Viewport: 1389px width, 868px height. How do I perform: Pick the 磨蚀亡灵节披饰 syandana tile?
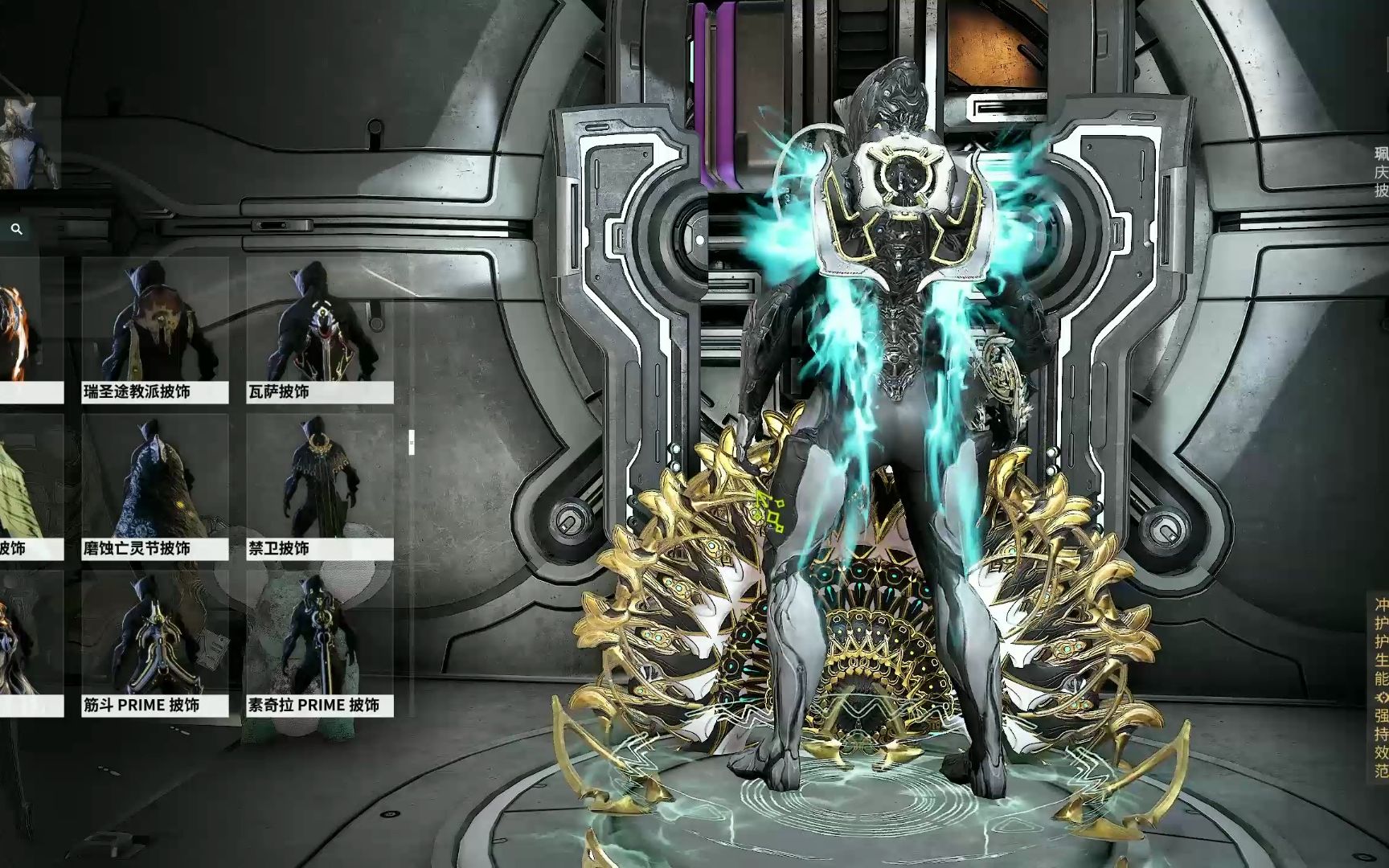[154, 486]
